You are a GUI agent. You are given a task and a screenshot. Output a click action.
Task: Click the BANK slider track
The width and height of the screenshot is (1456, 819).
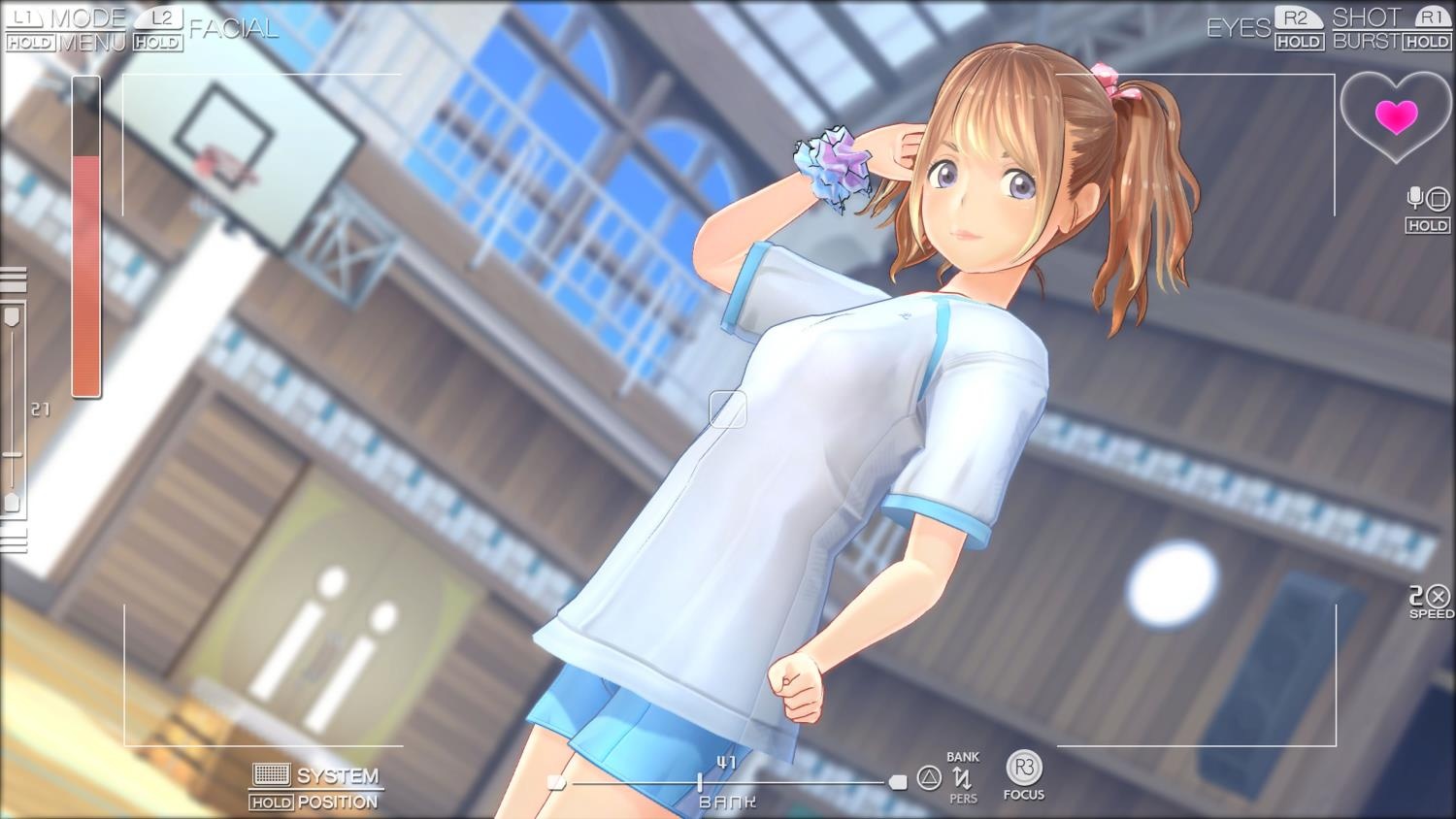coord(727,782)
